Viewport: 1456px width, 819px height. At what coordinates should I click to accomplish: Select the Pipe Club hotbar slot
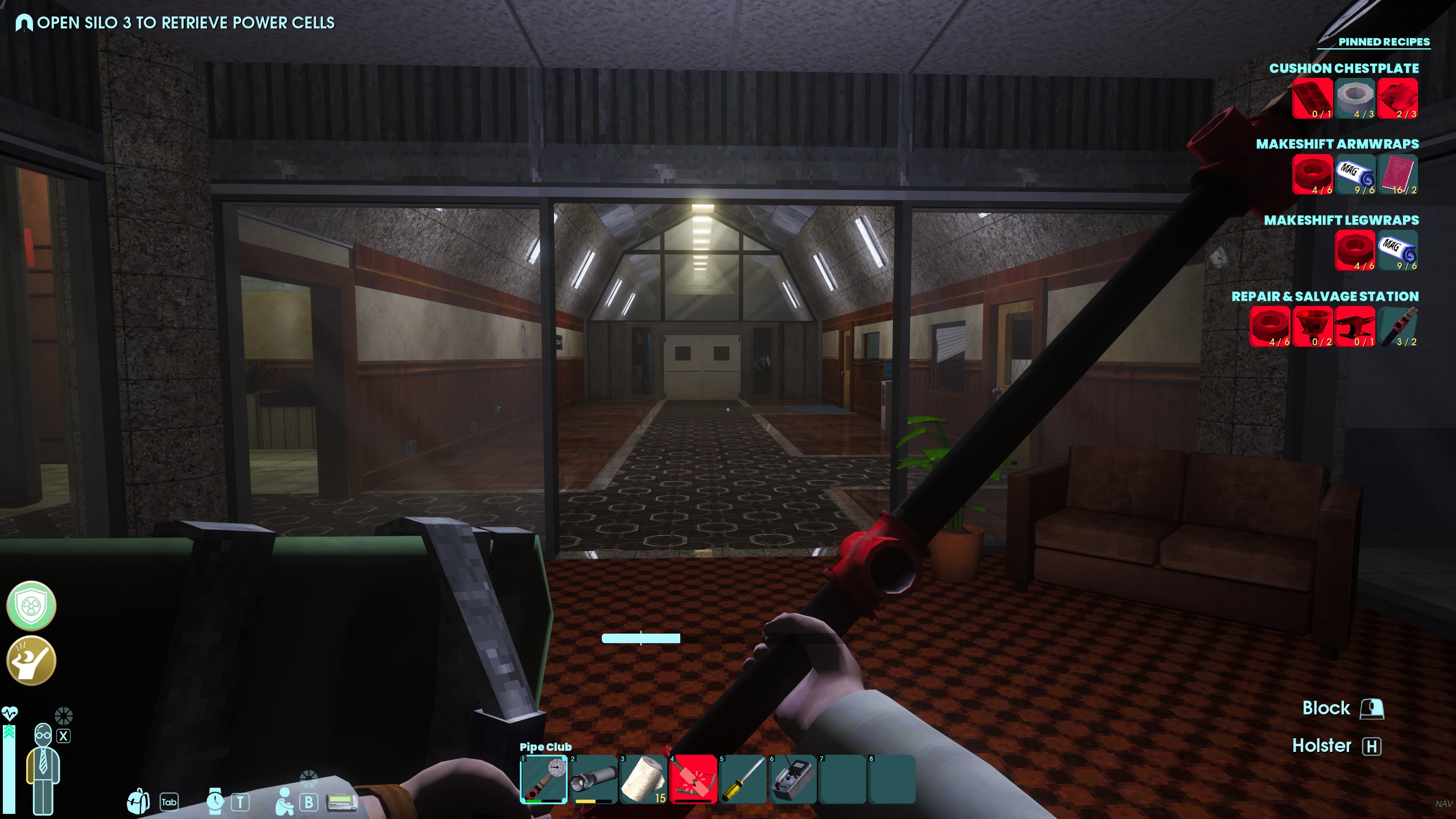(544, 779)
